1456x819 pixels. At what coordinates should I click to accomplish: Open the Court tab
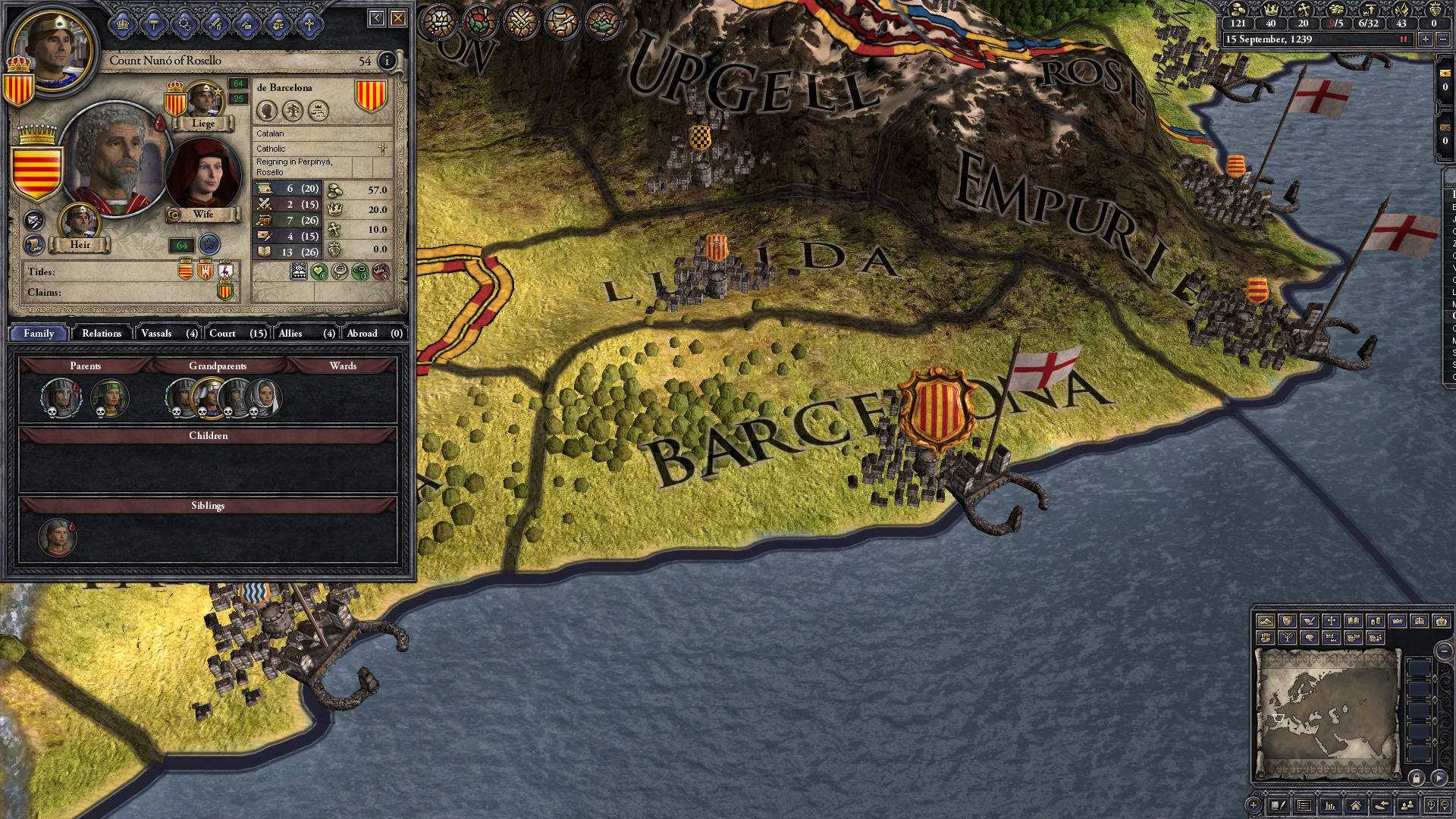click(x=223, y=333)
